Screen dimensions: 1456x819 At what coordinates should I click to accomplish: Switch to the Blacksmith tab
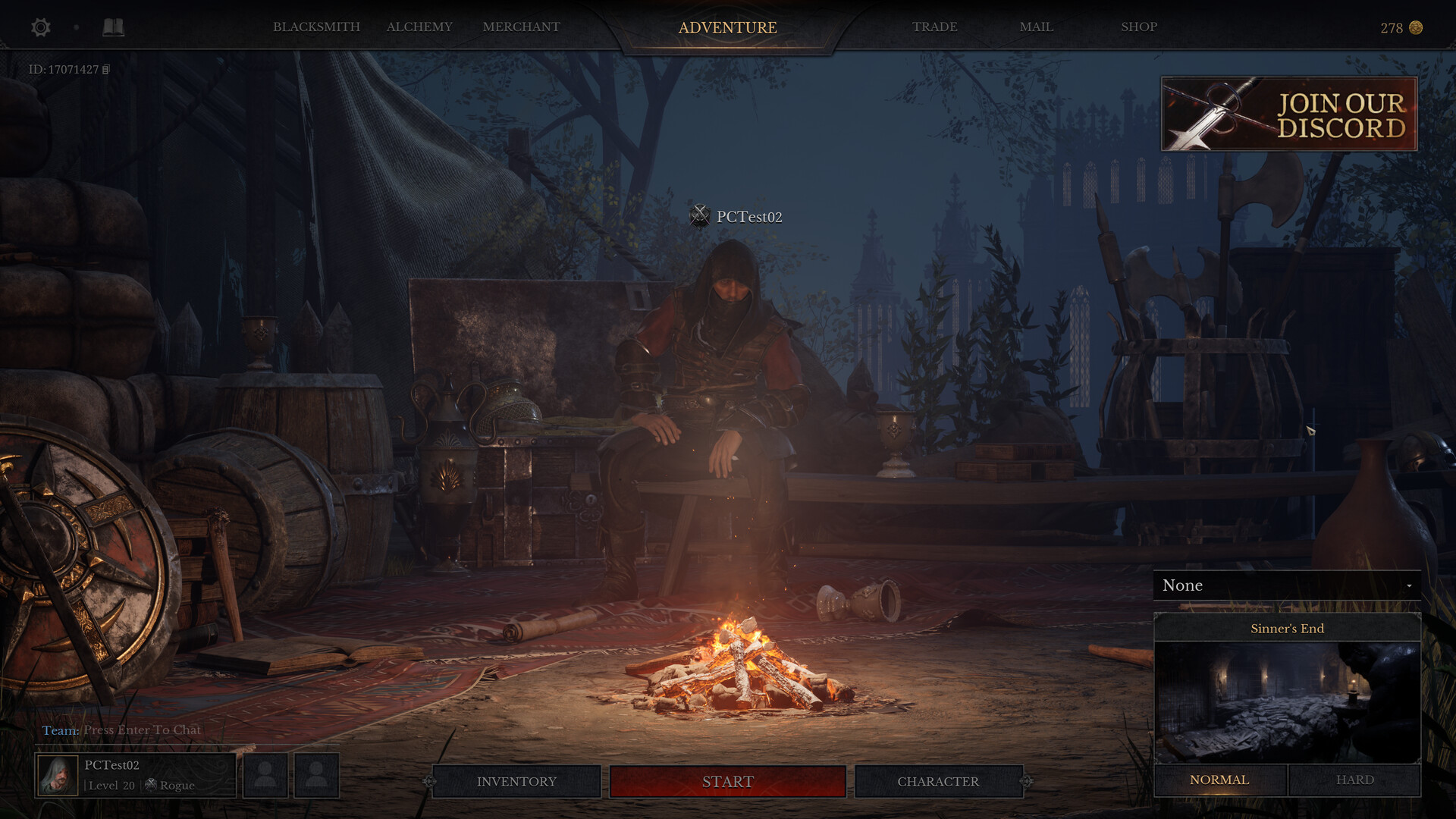pos(316,27)
